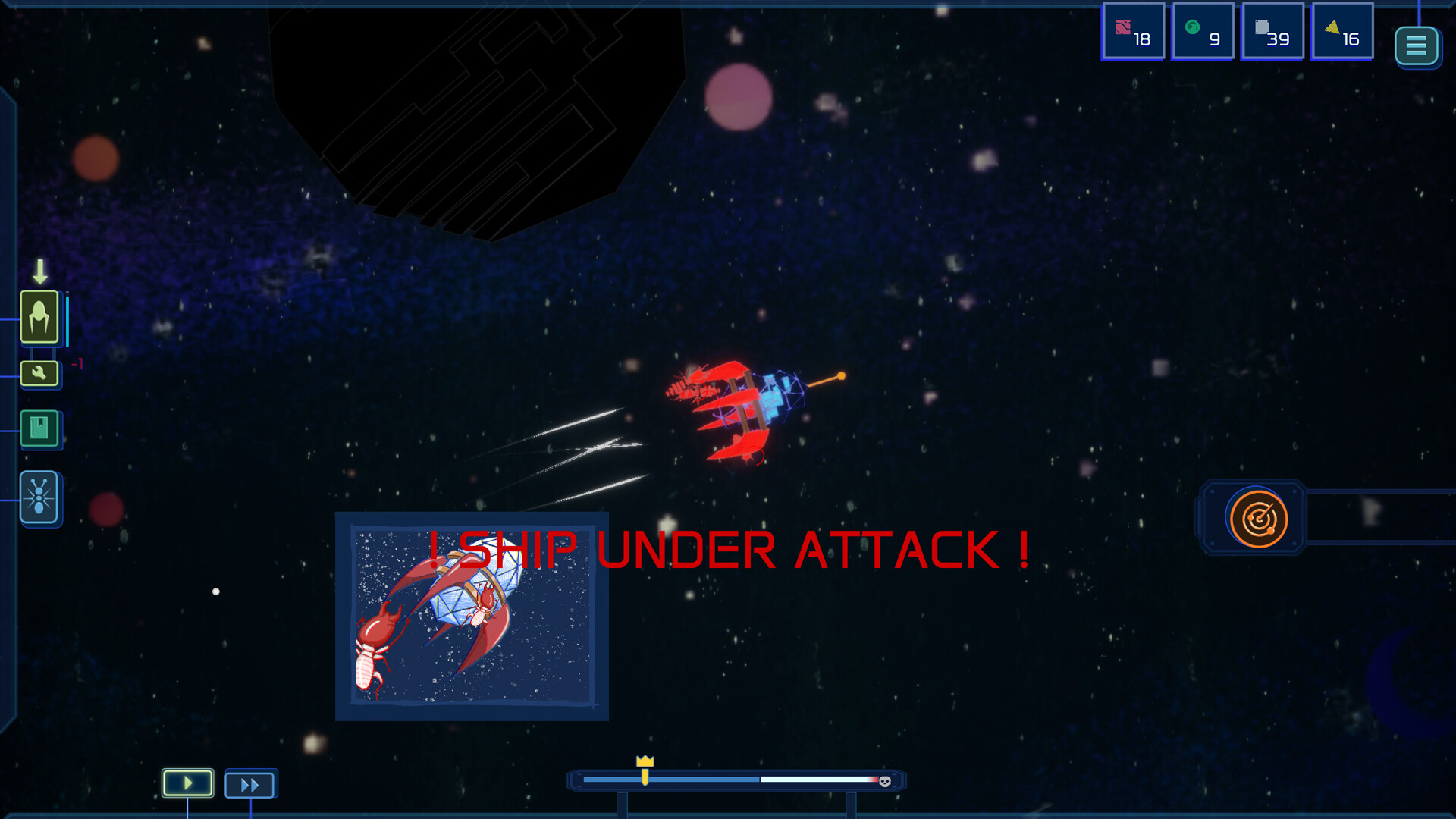Toggle normal game speed with the play button
Viewport: 1456px width, 819px height.
point(187,783)
